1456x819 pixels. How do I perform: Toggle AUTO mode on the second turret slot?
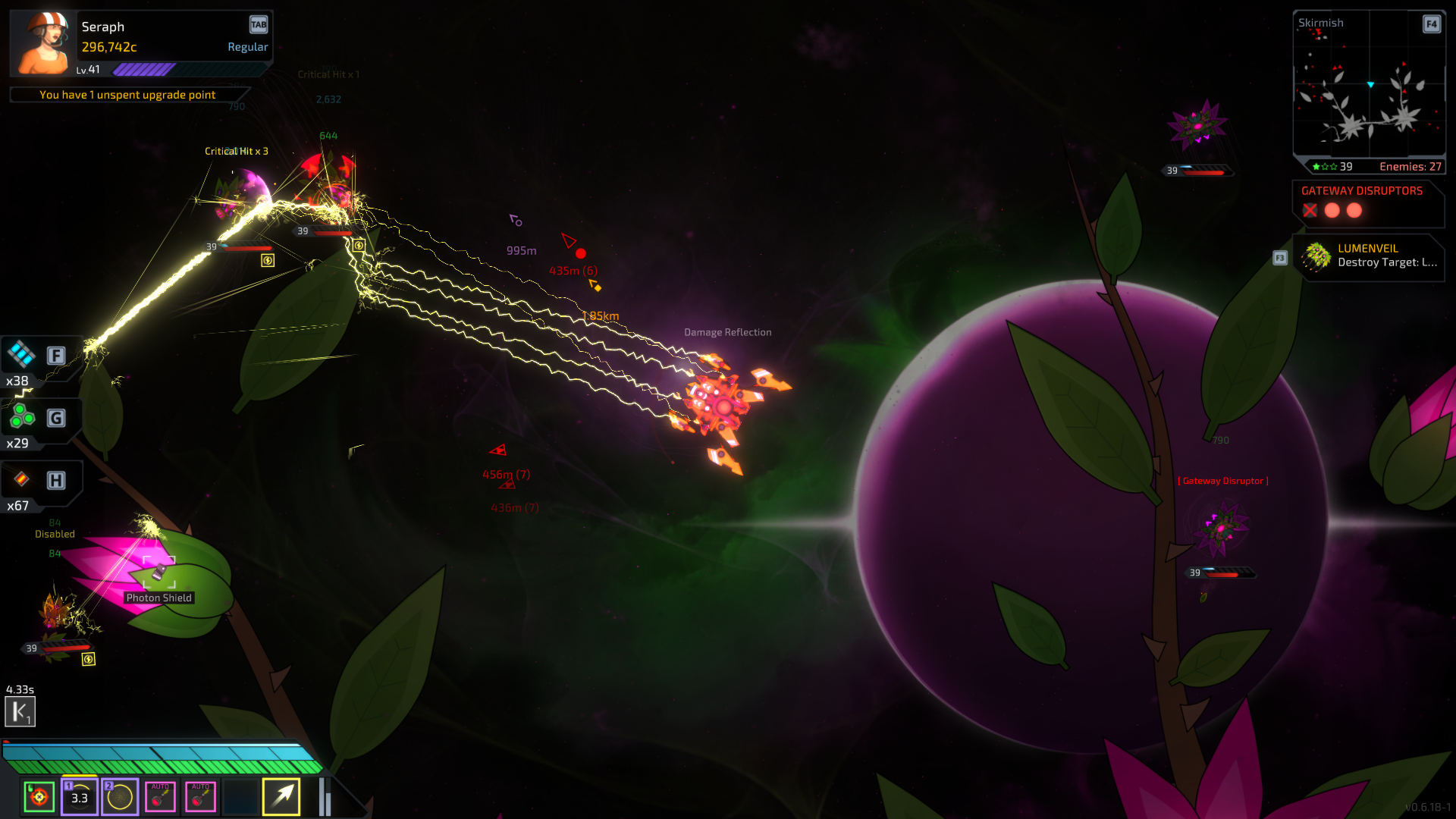click(x=200, y=787)
